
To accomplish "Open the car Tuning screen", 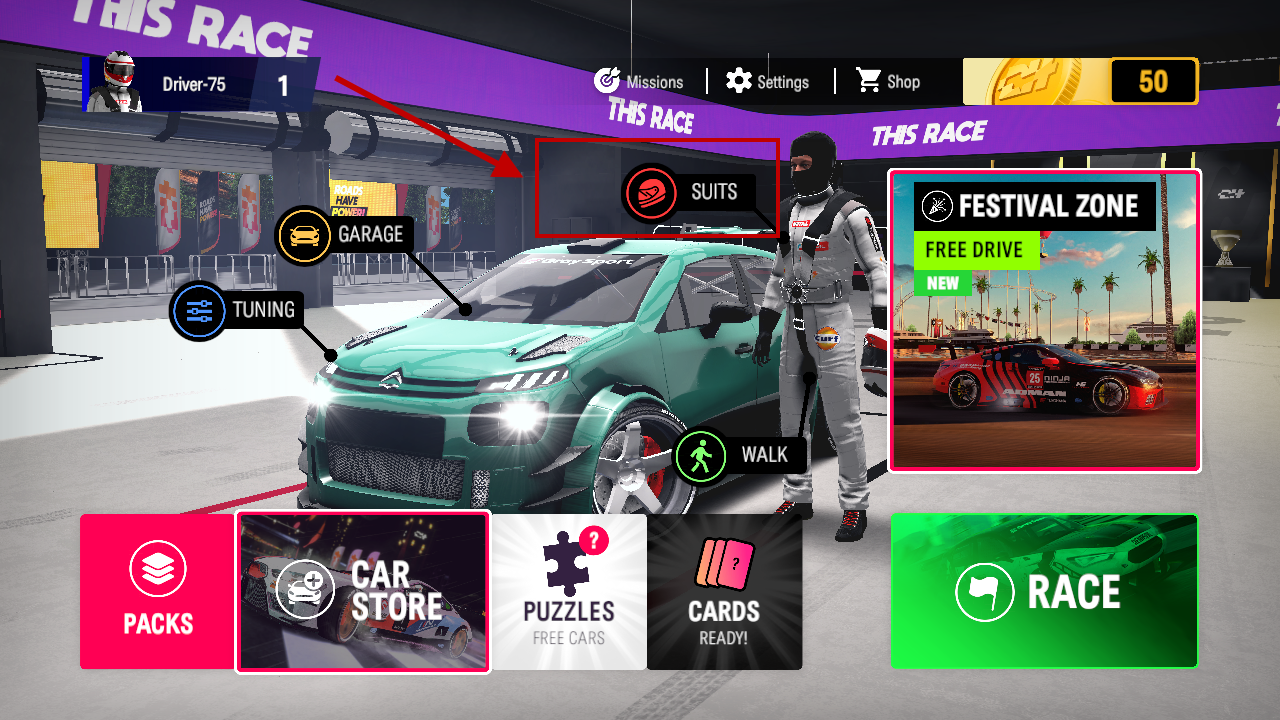I will click(238, 310).
